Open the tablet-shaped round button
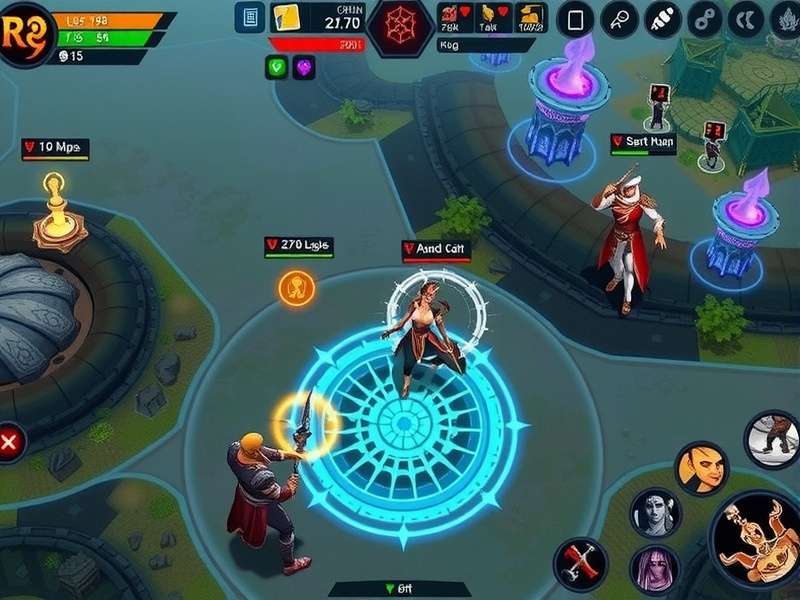 (x=575, y=19)
